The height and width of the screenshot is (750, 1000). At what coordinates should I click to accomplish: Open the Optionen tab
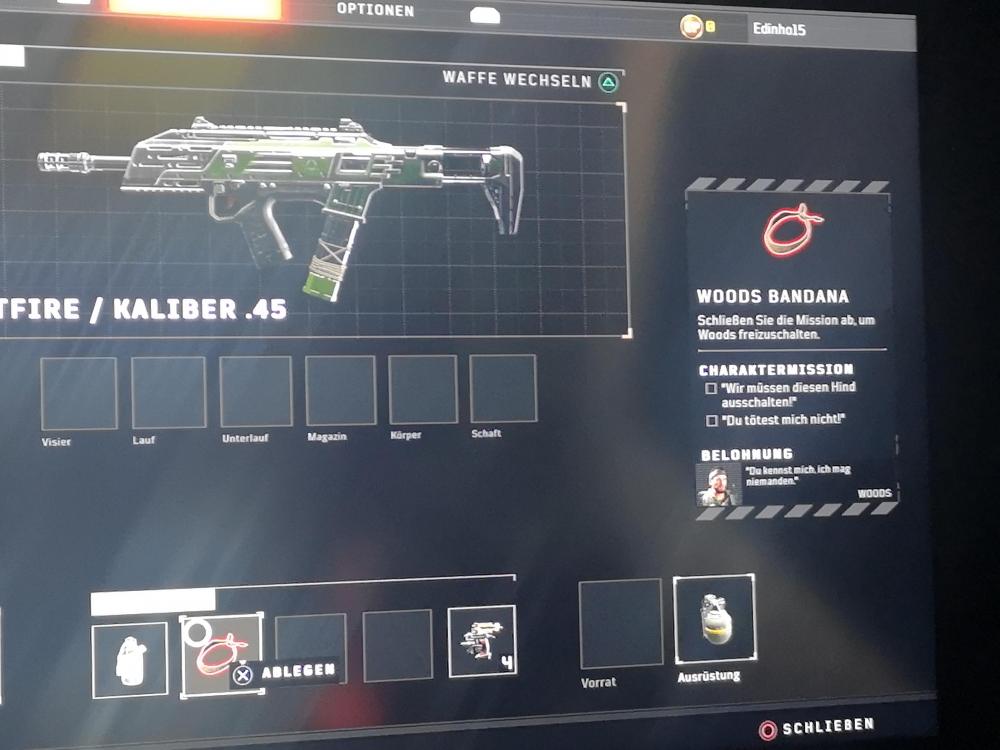375,10
